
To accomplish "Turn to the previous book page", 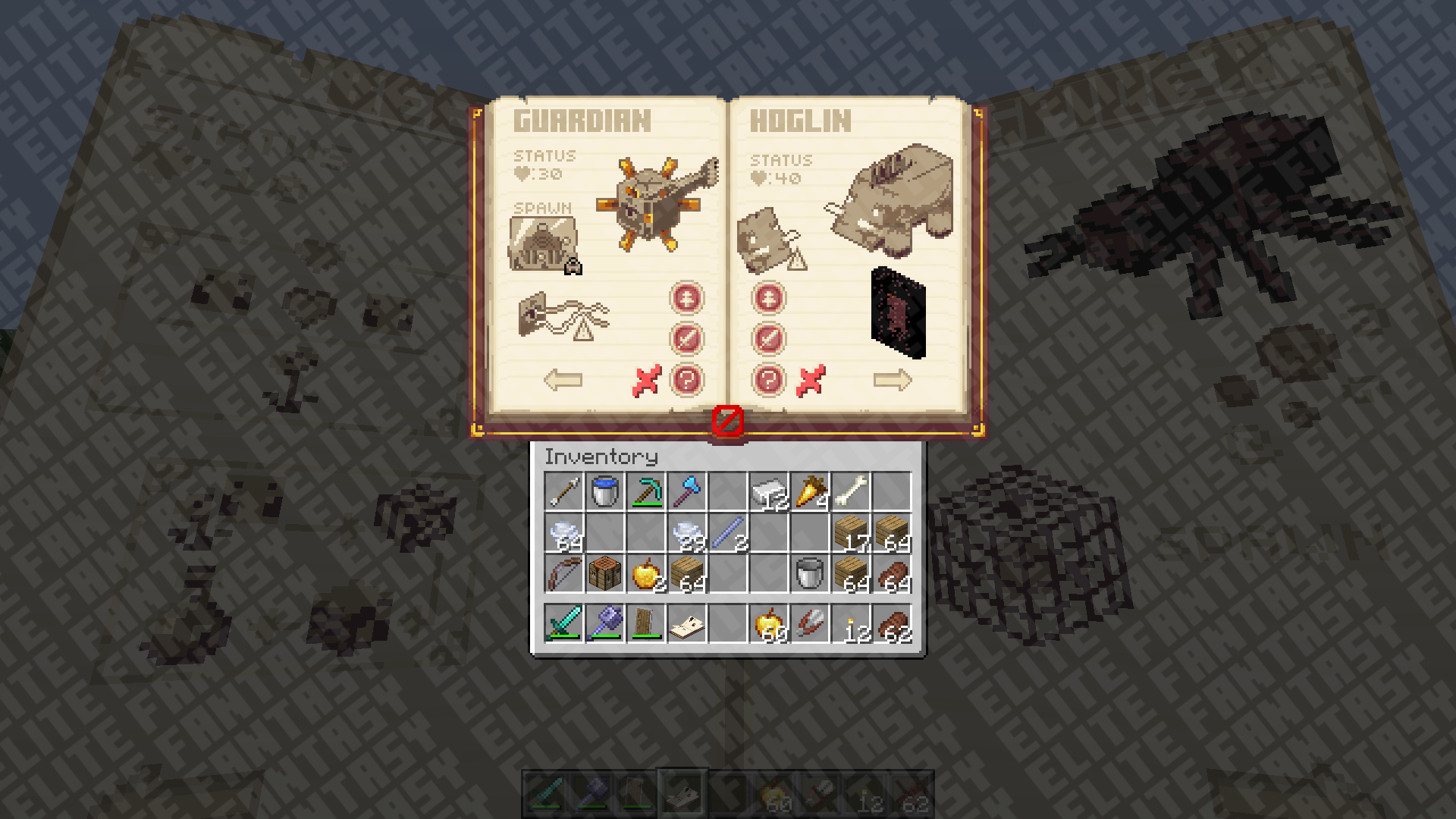I will coord(563,380).
